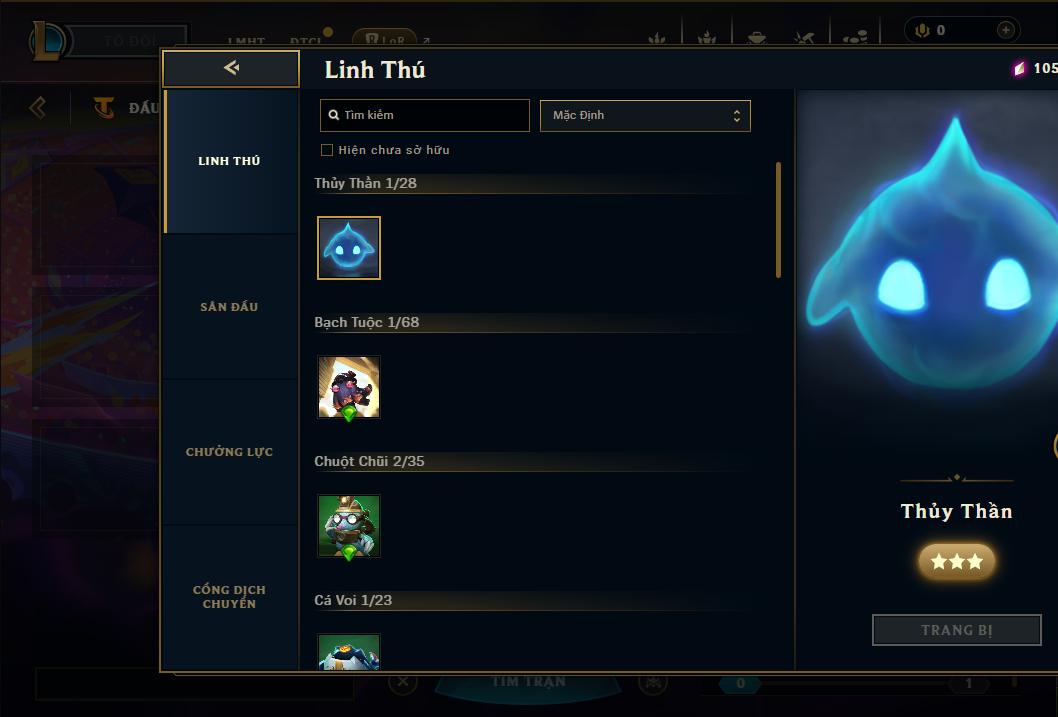Go back using the arrow button

[x=231, y=68]
